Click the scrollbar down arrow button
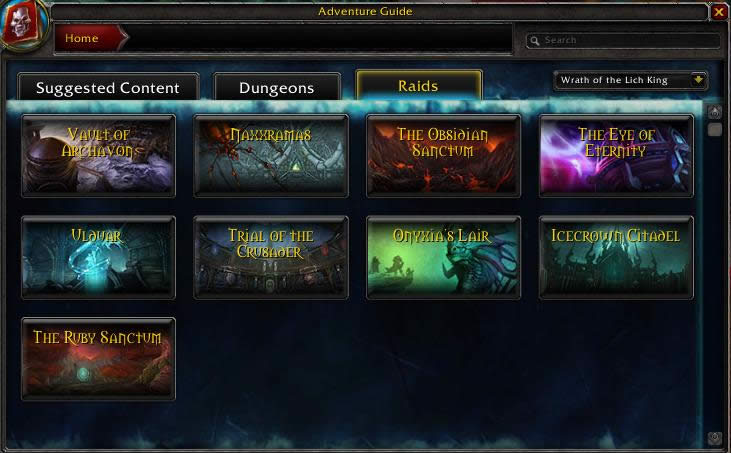The image size is (731, 453). (715, 438)
